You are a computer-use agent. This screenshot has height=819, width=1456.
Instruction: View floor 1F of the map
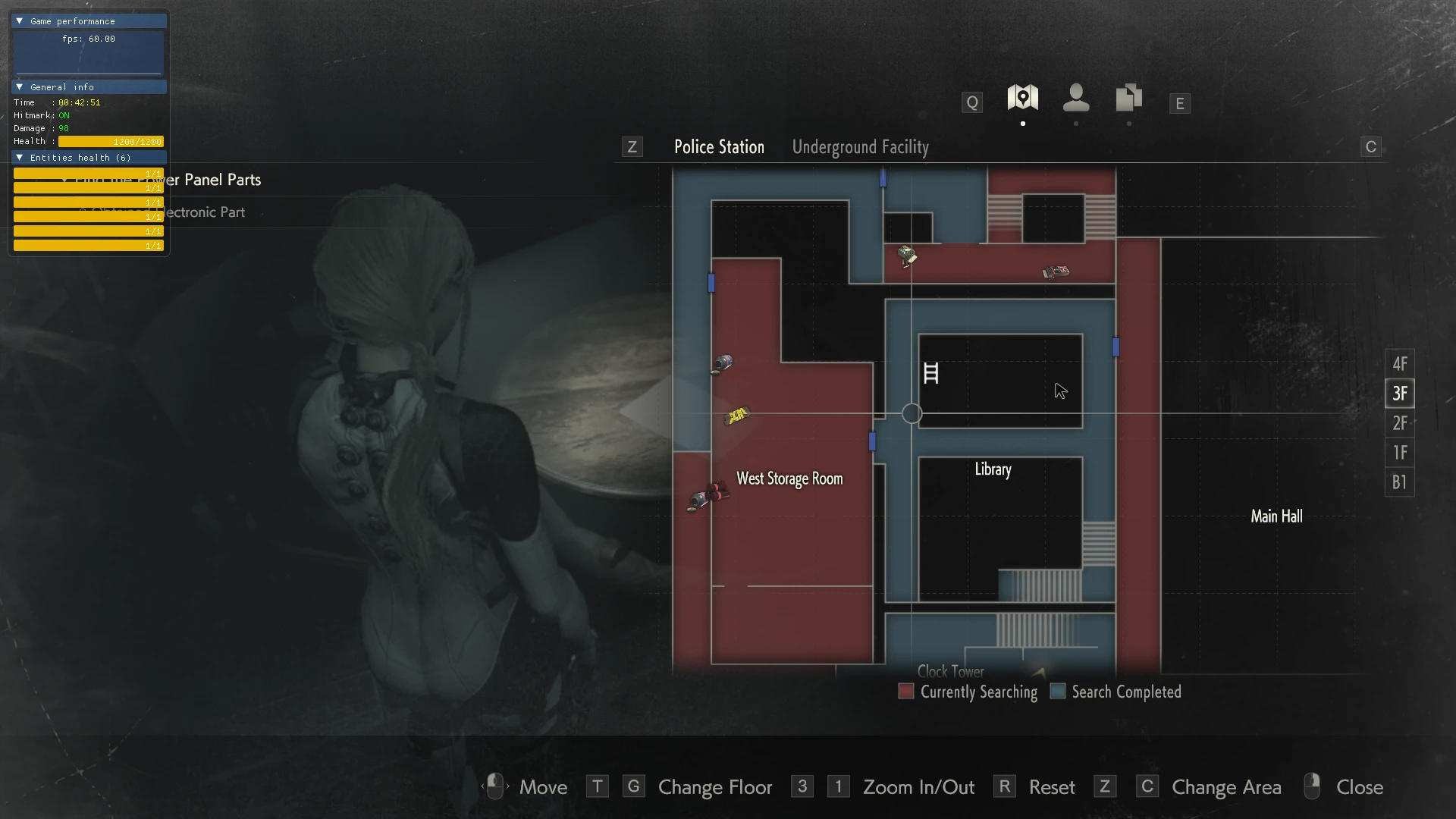tap(1399, 453)
